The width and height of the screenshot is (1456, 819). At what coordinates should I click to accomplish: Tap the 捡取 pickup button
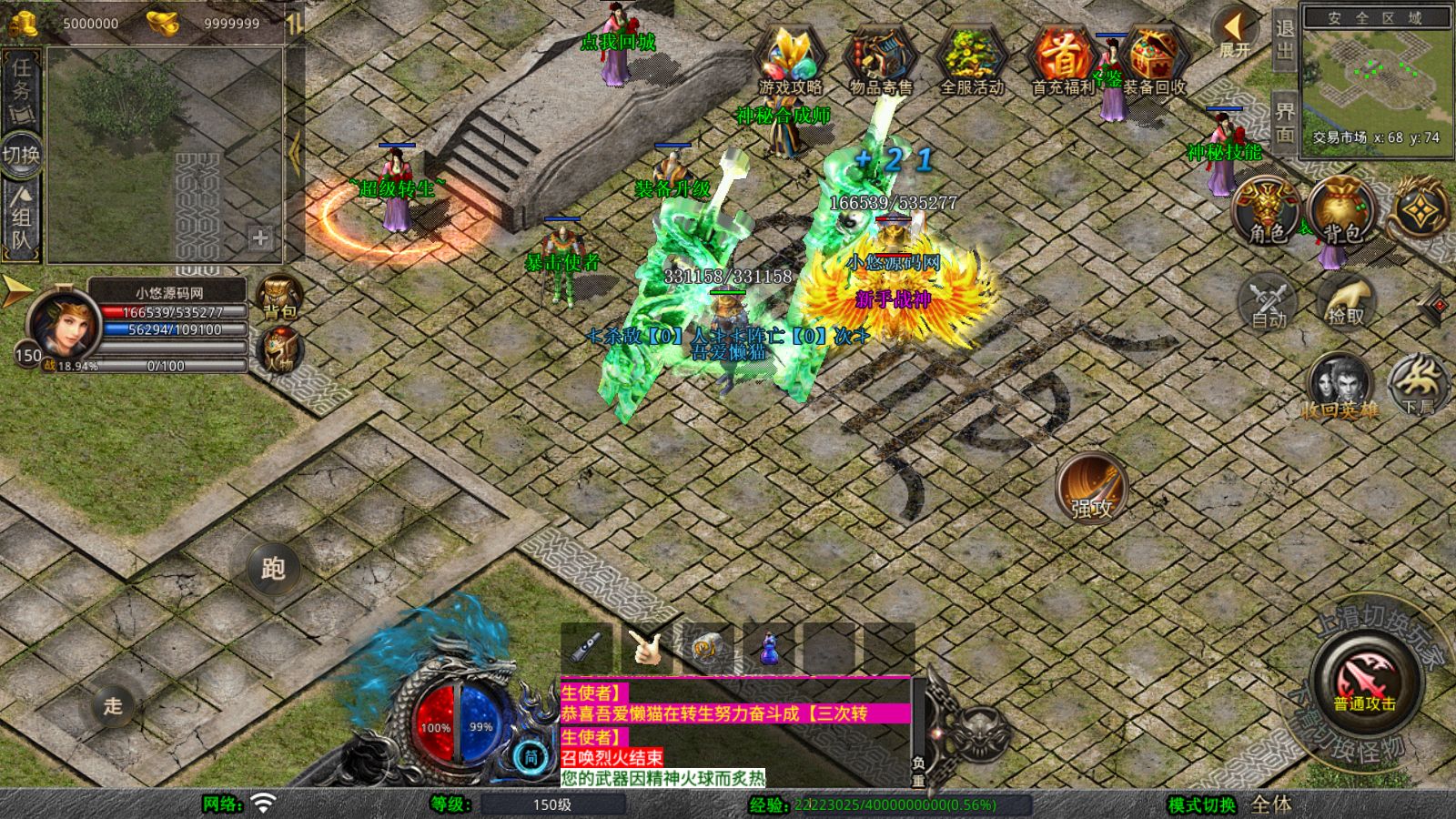click(1346, 300)
